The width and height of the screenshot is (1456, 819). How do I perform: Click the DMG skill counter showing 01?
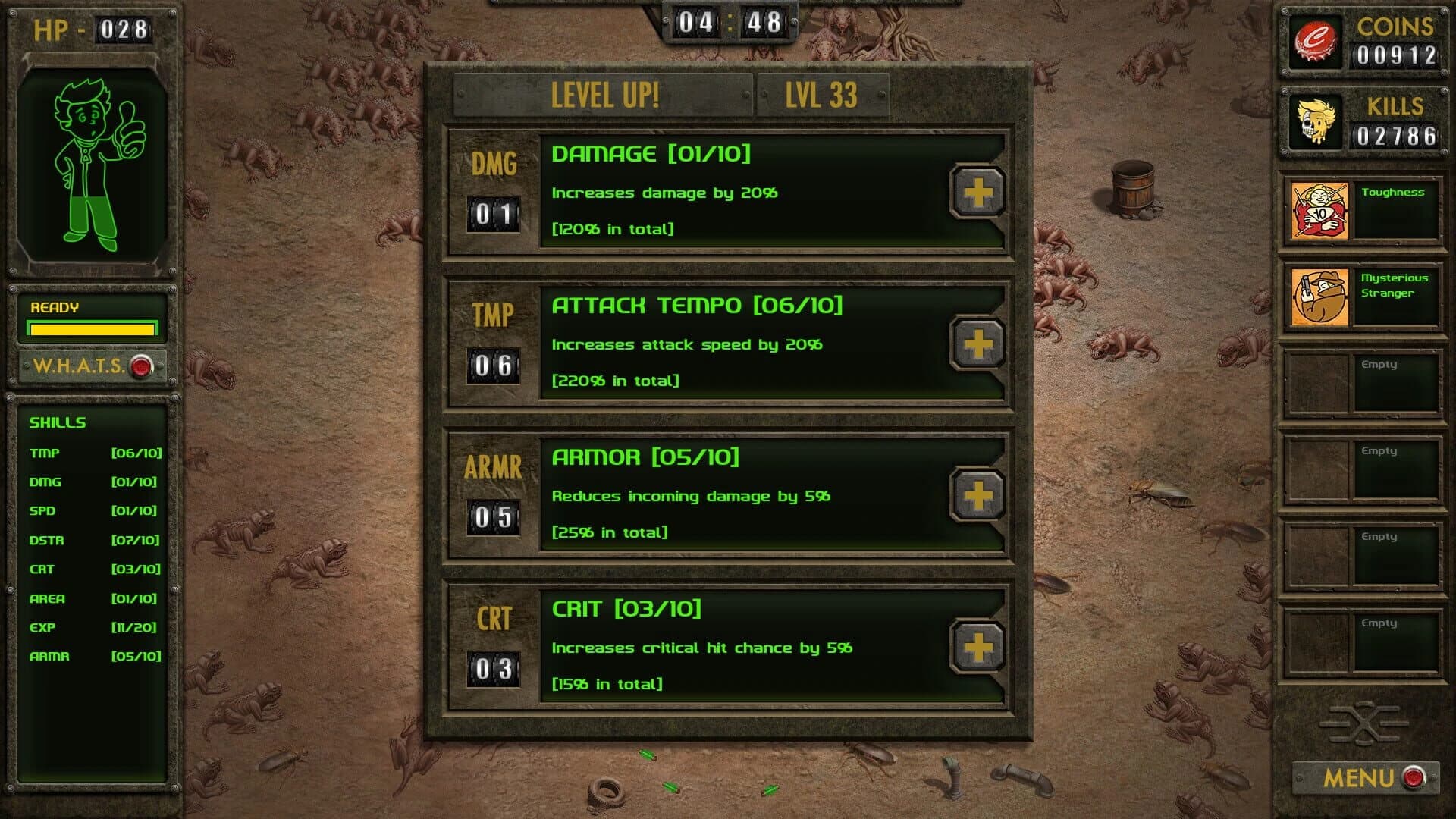point(493,215)
